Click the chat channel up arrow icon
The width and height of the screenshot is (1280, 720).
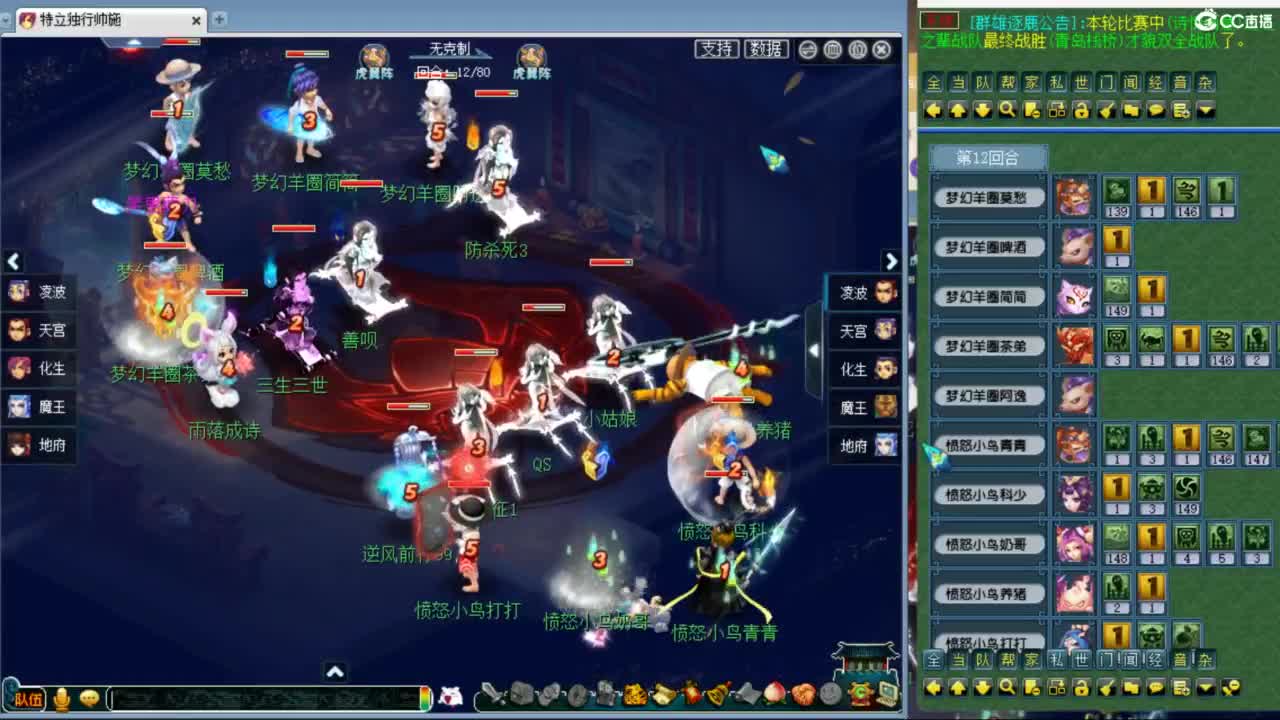pyautogui.click(x=956, y=111)
